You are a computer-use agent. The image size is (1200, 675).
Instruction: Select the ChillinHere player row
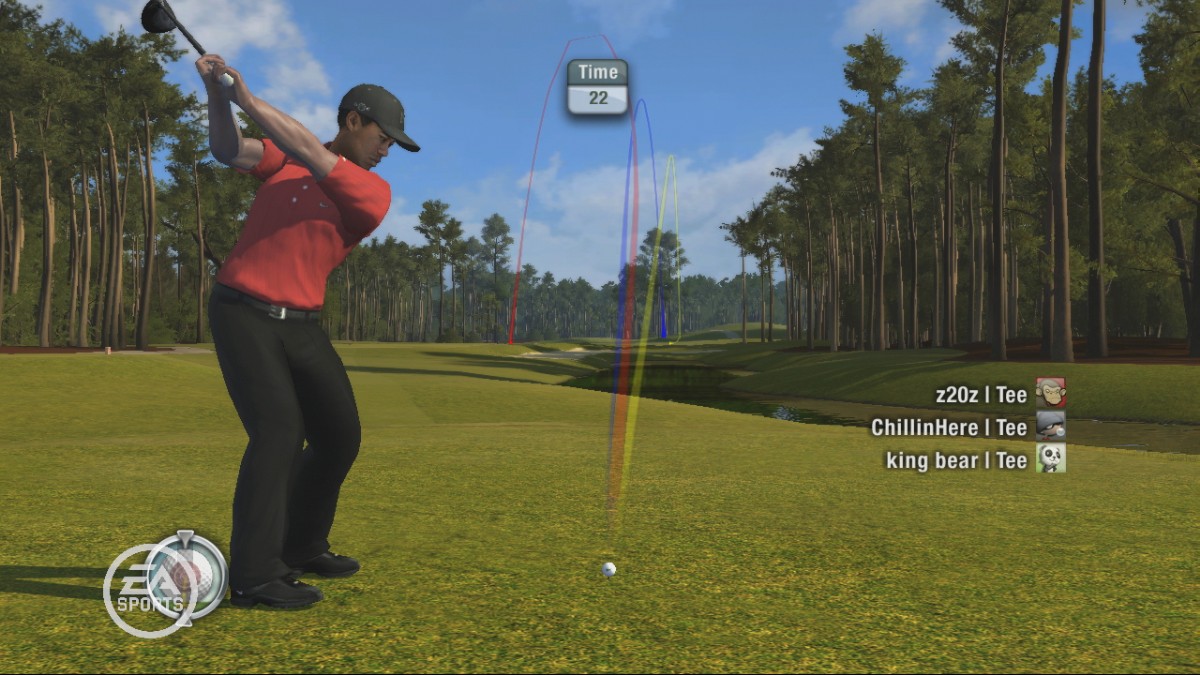pyautogui.click(x=949, y=427)
